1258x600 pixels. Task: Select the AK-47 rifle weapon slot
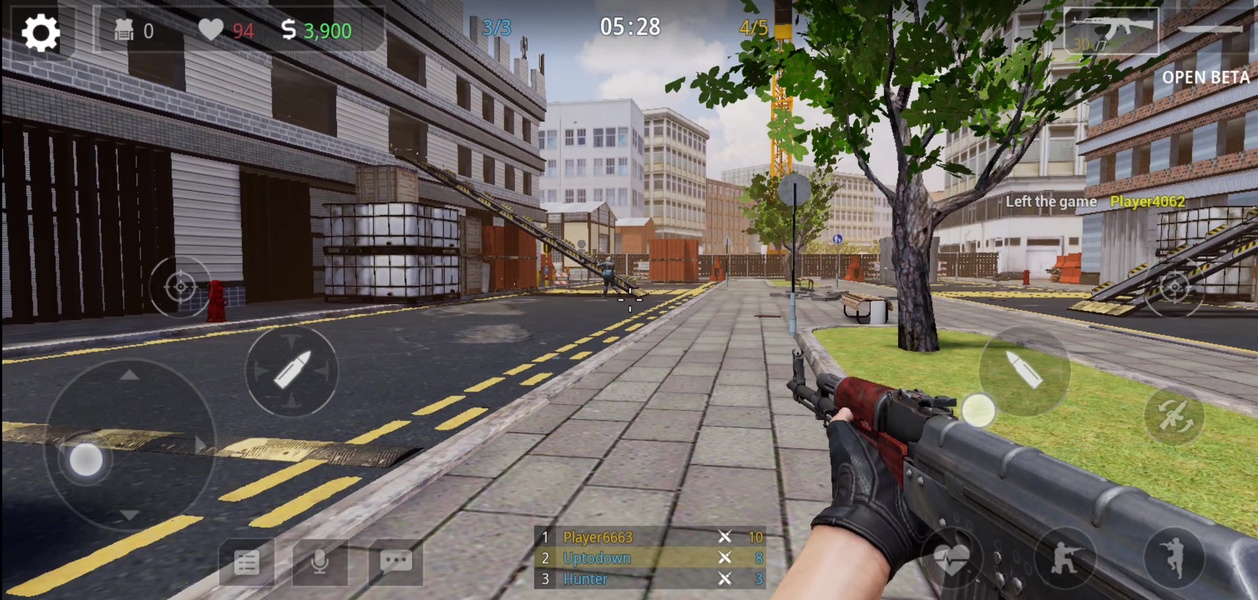1111,31
